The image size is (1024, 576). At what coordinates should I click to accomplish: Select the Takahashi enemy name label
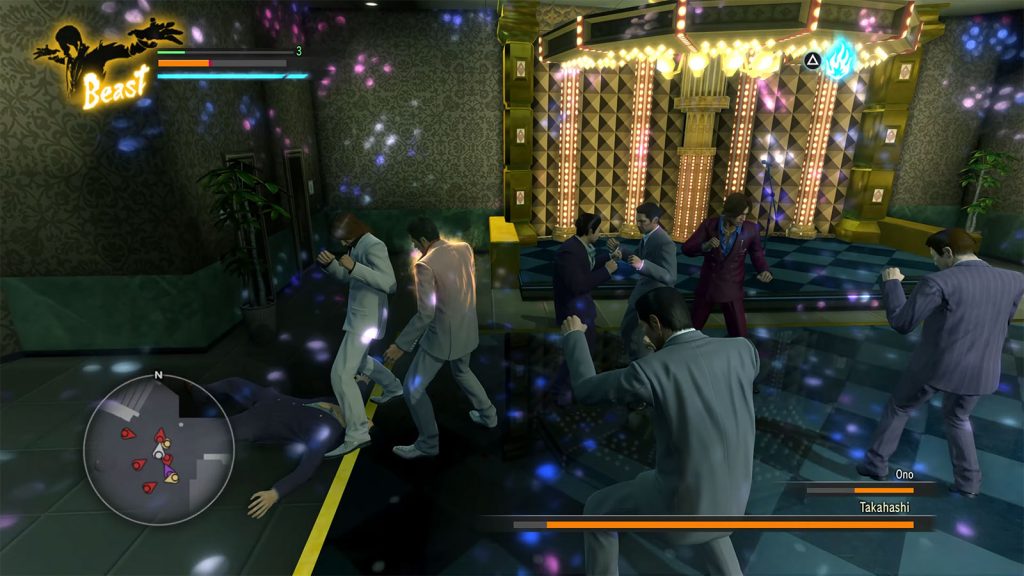(886, 507)
